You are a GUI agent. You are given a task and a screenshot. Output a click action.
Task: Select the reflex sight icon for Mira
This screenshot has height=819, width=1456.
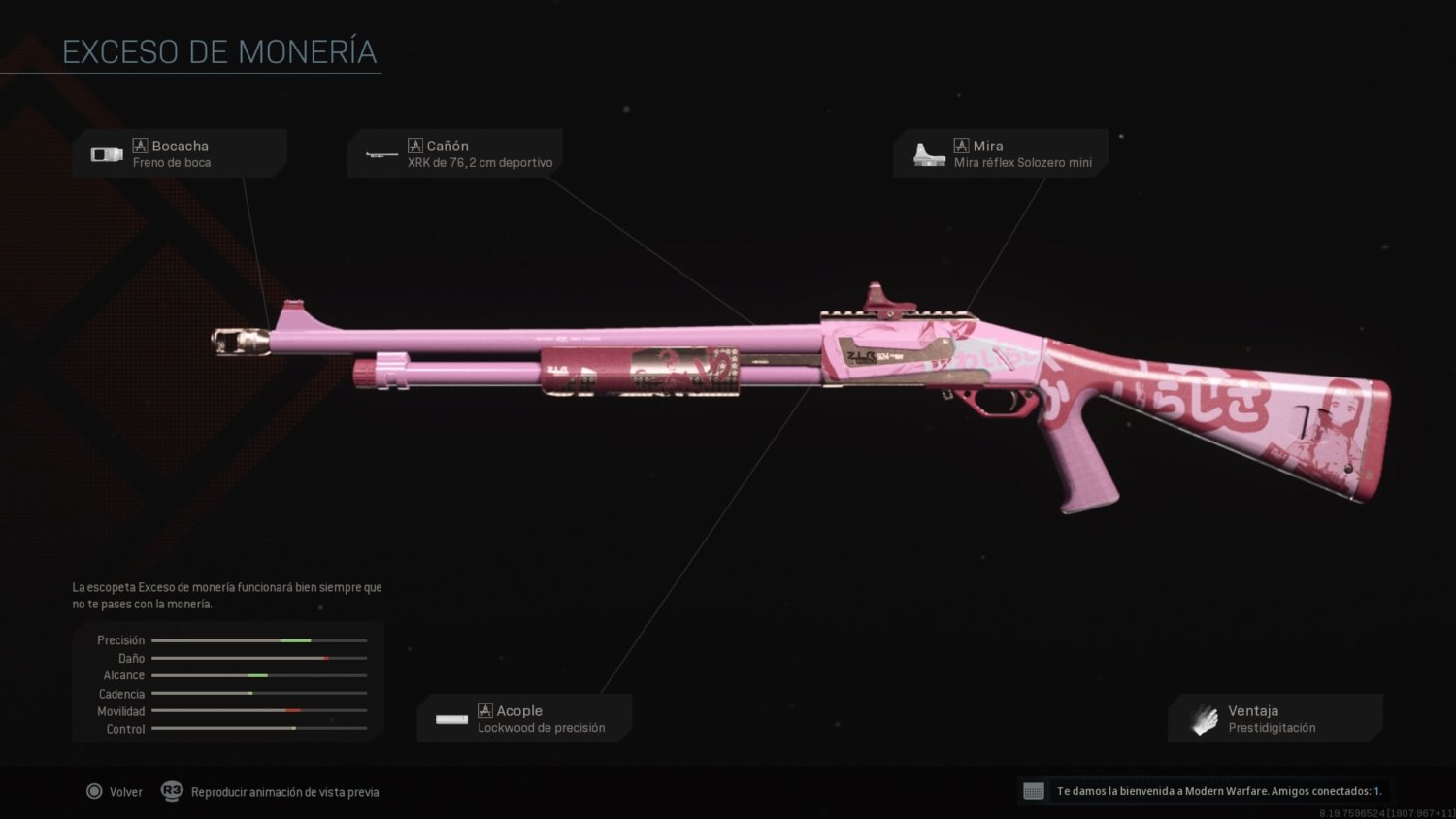click(x=929, y=152)
